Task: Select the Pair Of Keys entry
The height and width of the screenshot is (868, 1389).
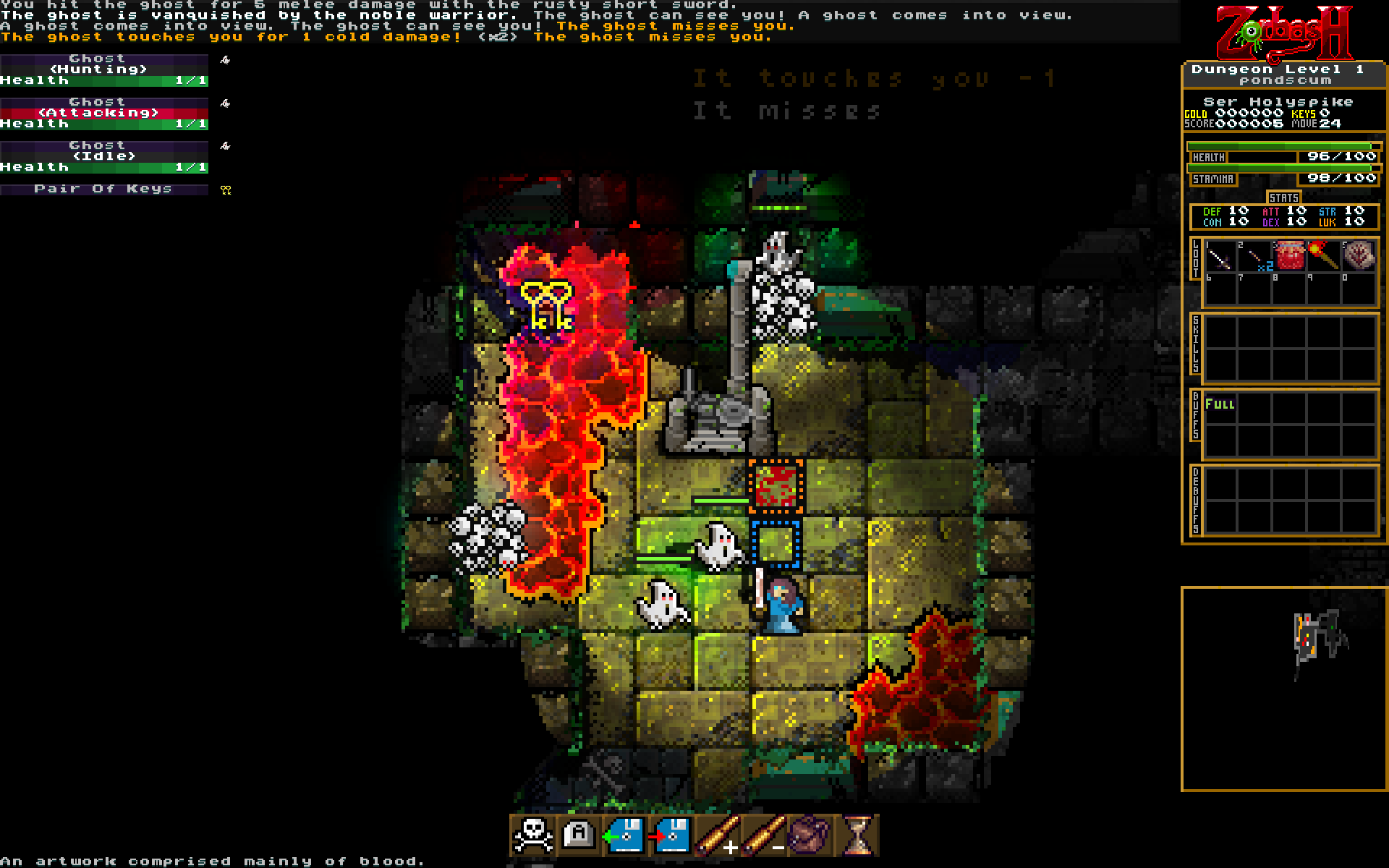Action: point(104,189)
